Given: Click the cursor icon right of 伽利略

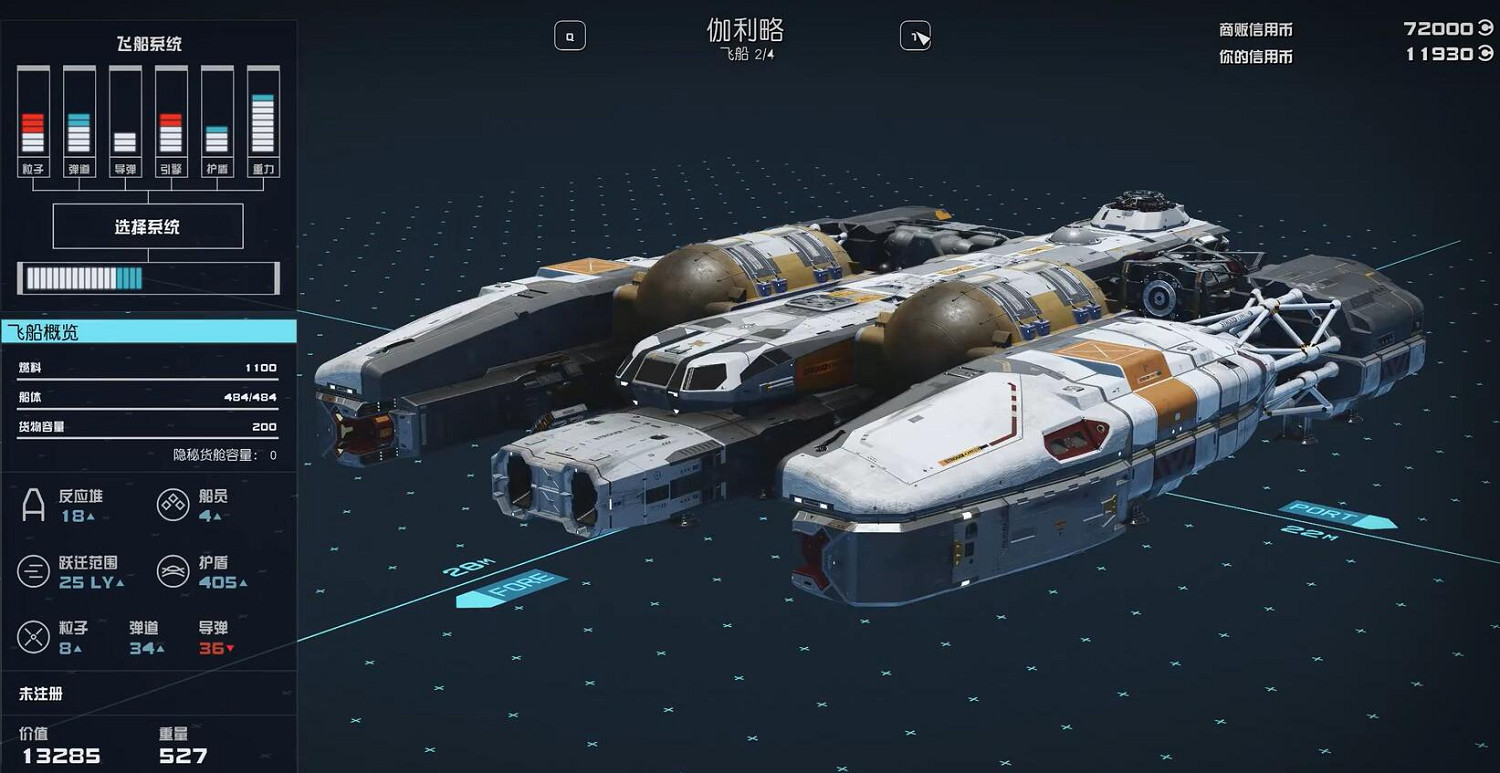Looking at the screenshot, I should point(916,35).
